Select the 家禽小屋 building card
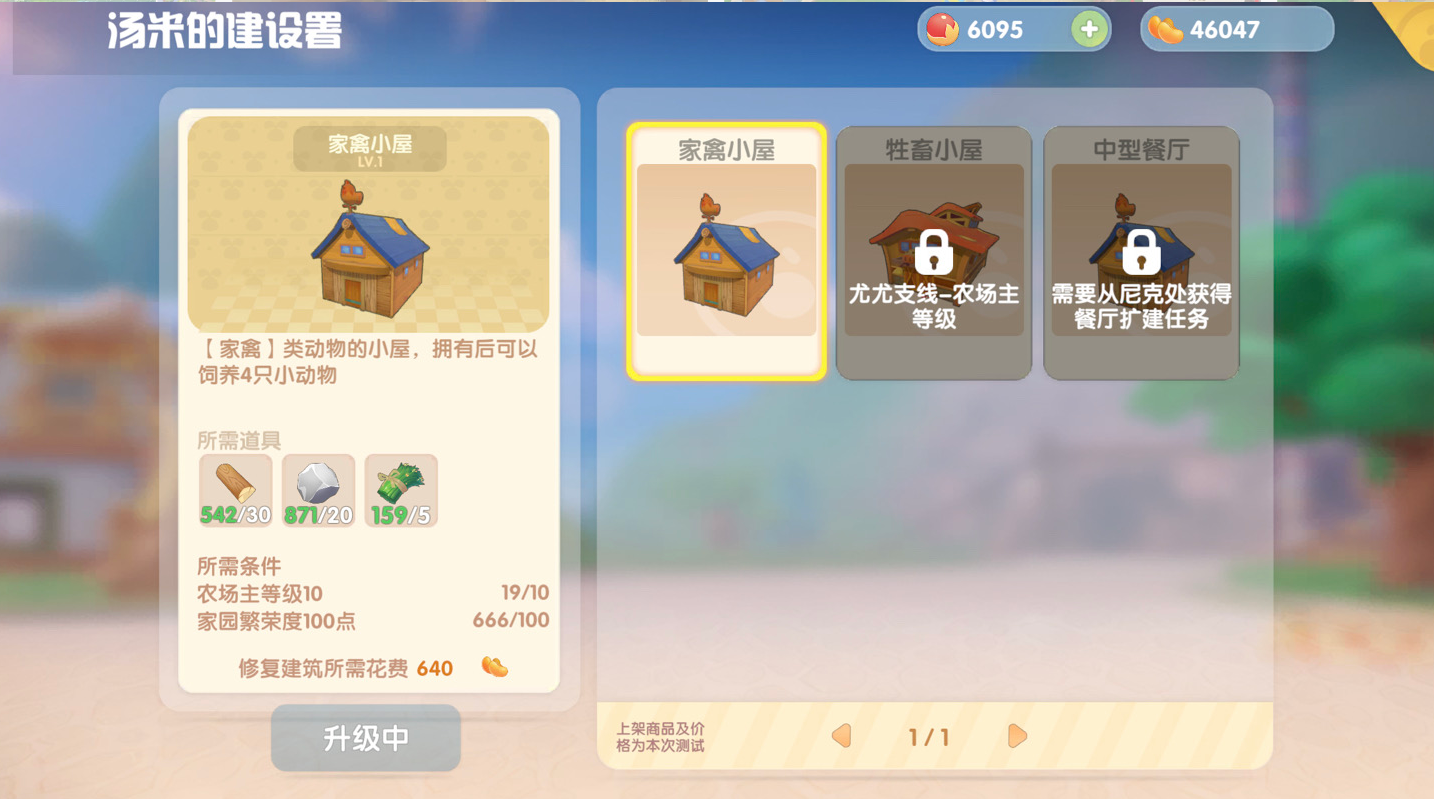The image size is (1434, 799). [727, 250]
